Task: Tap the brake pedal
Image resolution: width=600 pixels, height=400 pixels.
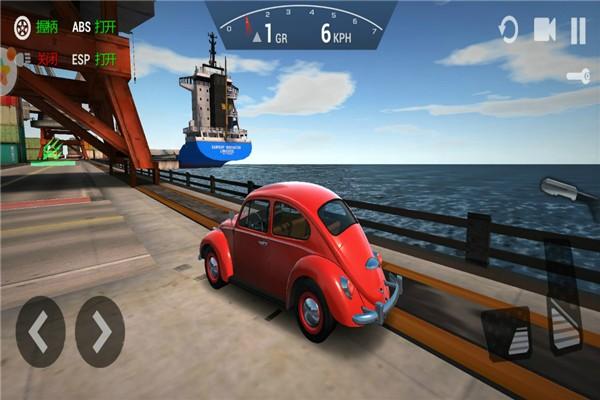Action: pyautogui.click(x=506, y=332)
